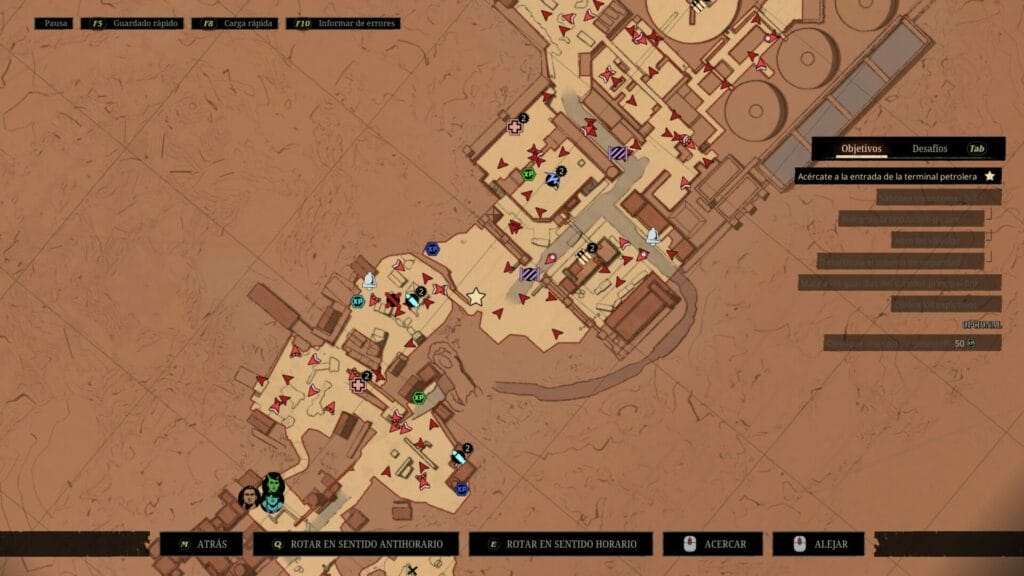
Task: Go back with the Atrás button
Action: click(201, 544)
